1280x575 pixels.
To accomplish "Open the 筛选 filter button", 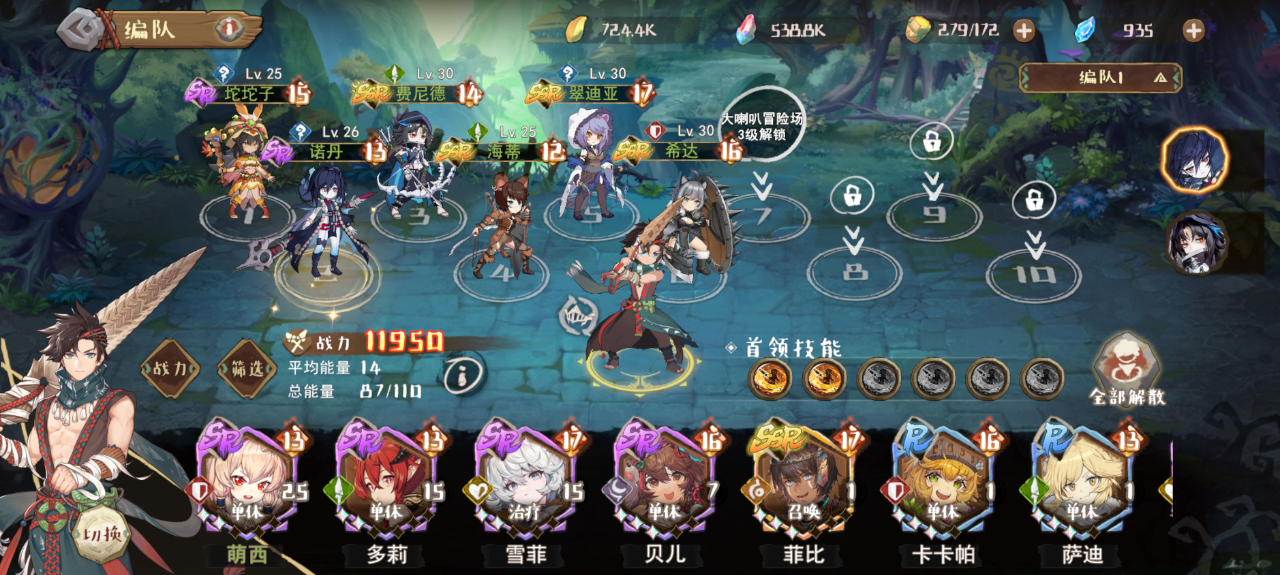I will (247, 368).
